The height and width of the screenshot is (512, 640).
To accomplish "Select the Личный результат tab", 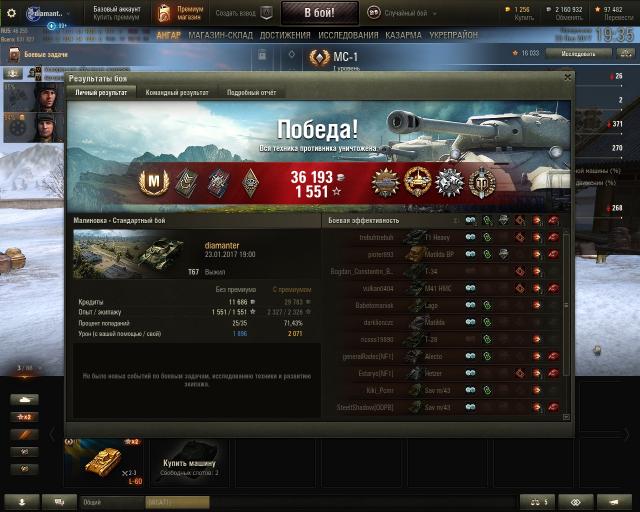I will [x=102, y=92].
